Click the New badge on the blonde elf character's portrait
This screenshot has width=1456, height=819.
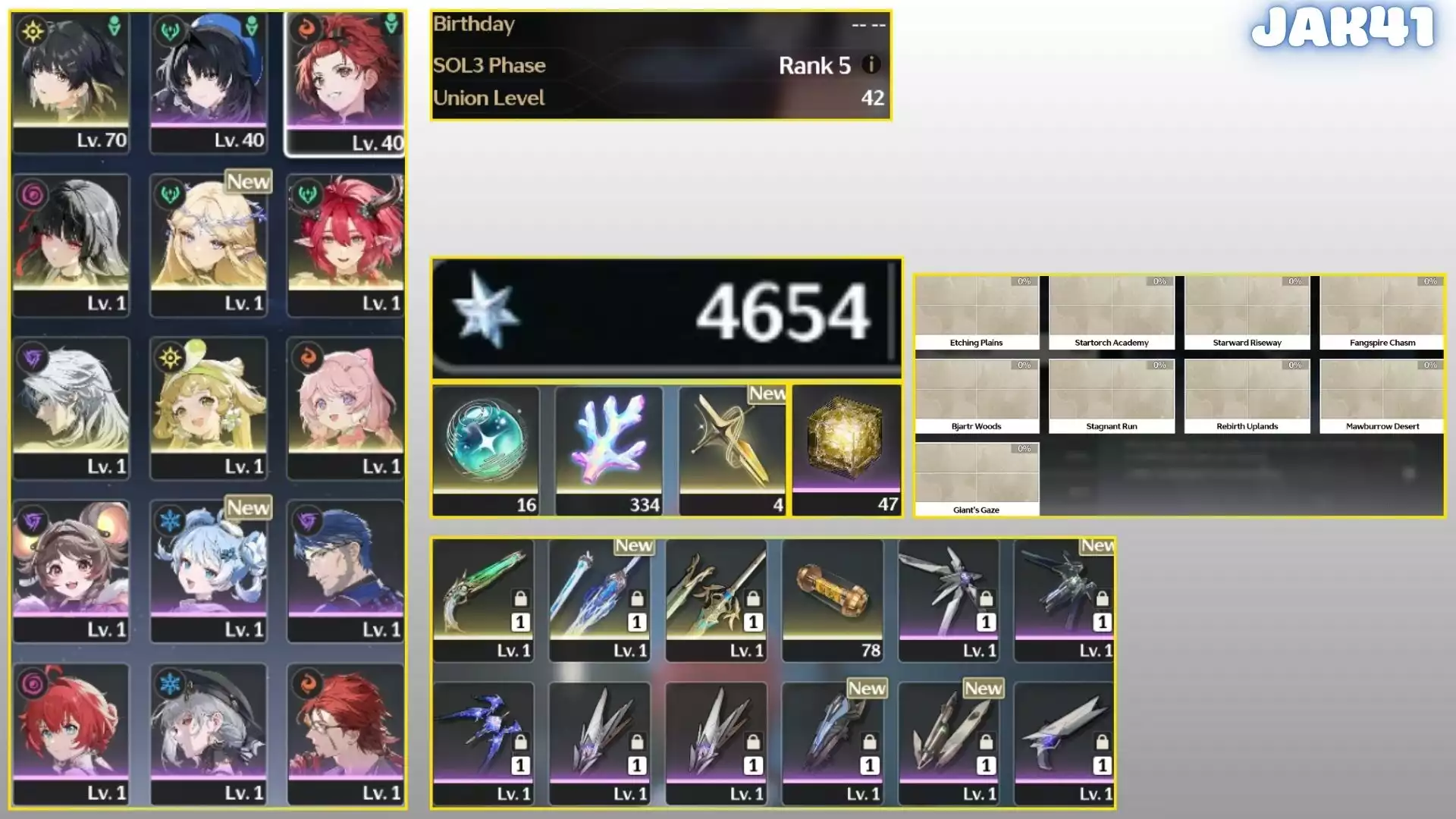(248, 182)
